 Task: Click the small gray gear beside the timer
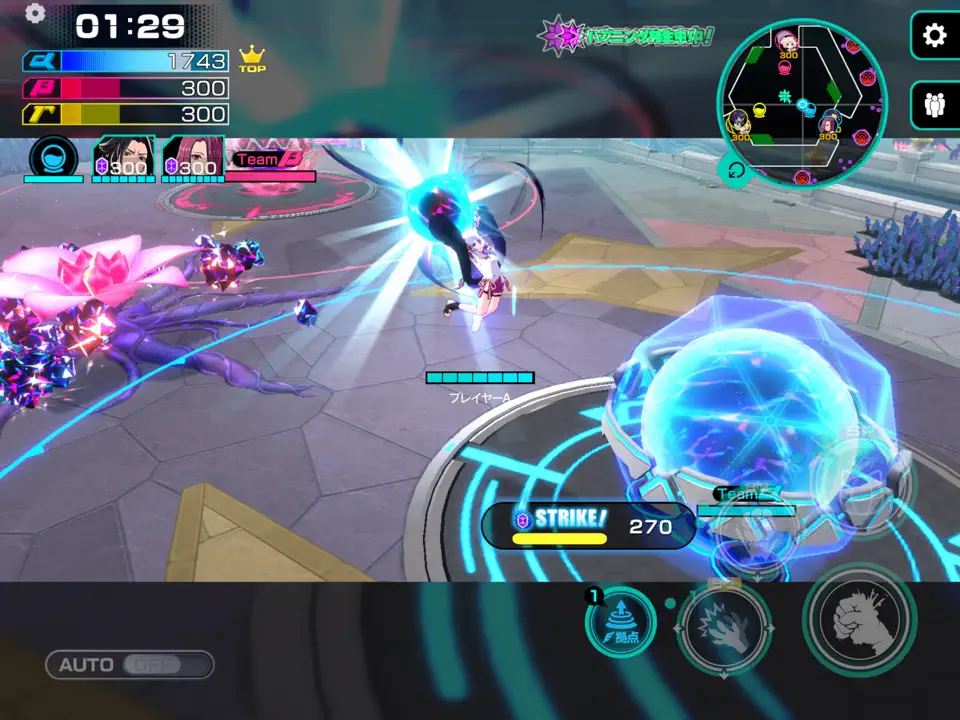(35, 13)
